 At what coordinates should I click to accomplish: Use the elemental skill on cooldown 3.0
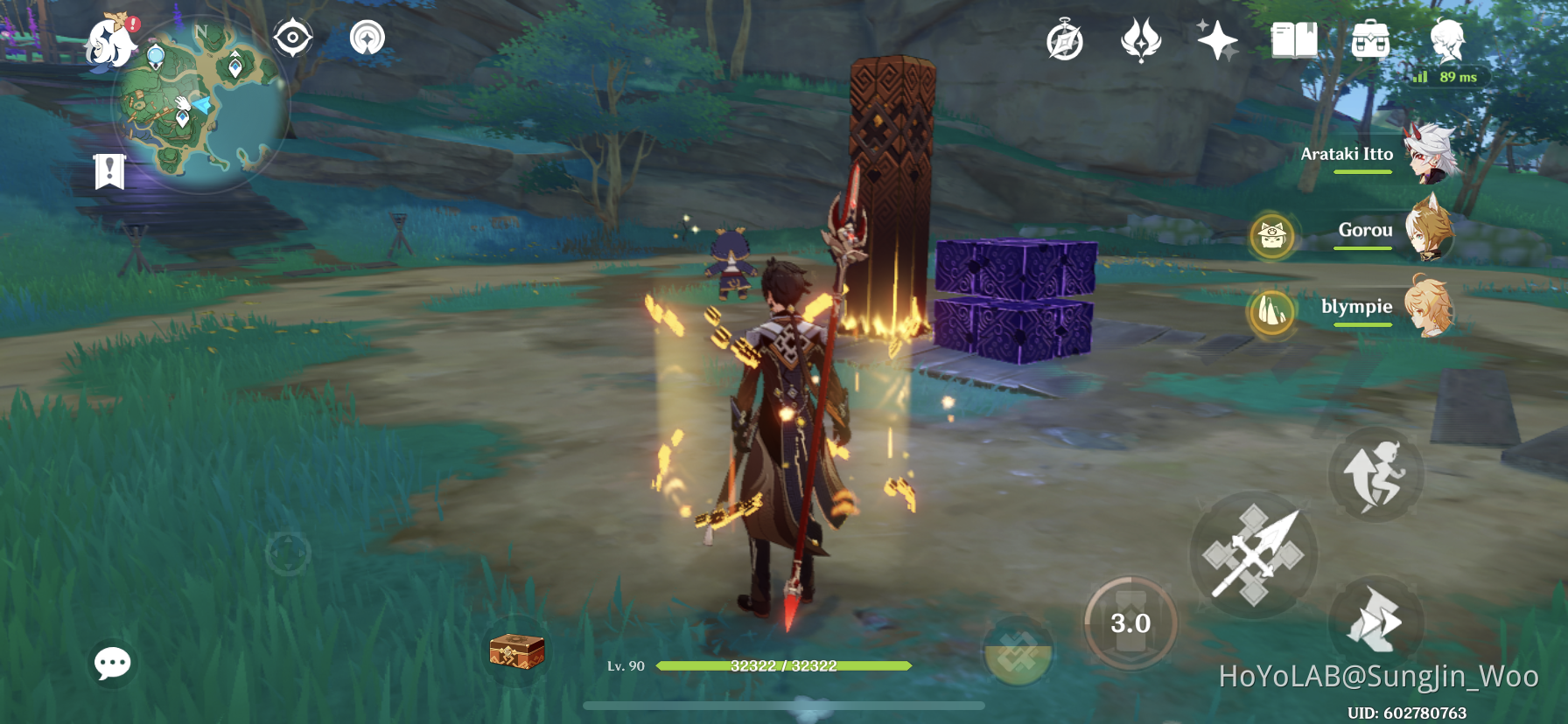point(1130,623)
